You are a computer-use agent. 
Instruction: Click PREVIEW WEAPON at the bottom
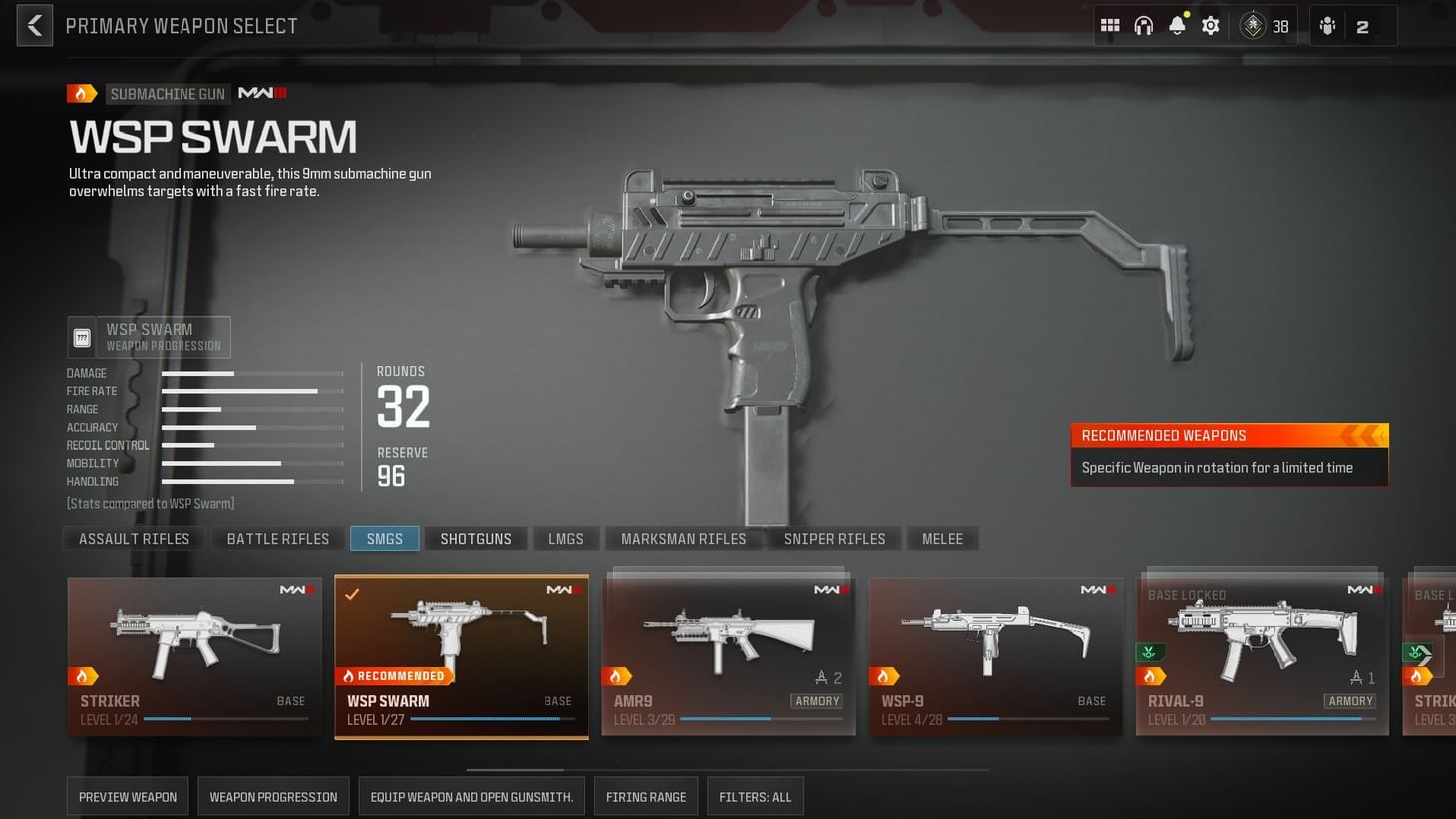coord(127,796)
